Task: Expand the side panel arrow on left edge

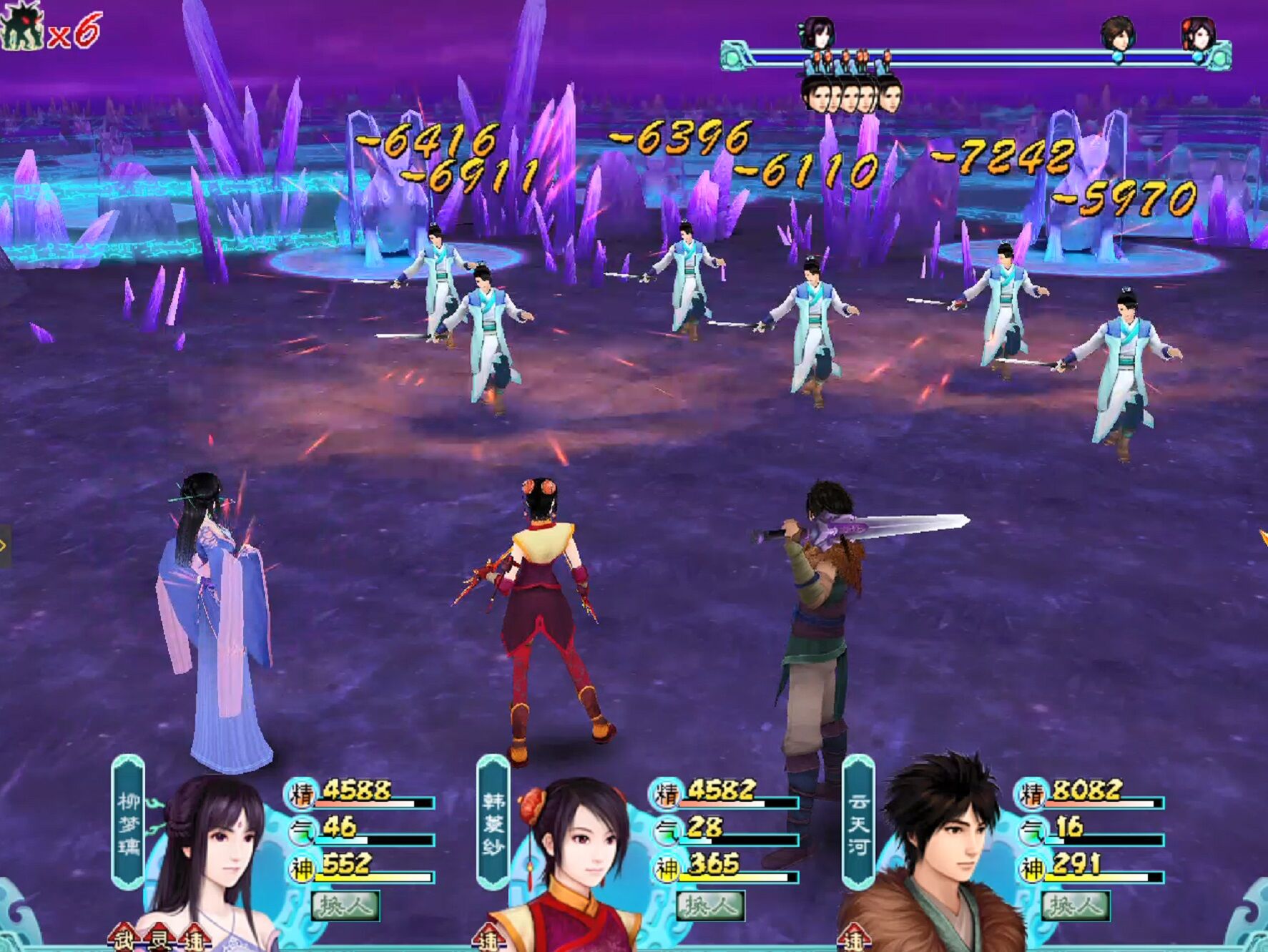Action: 4,546
